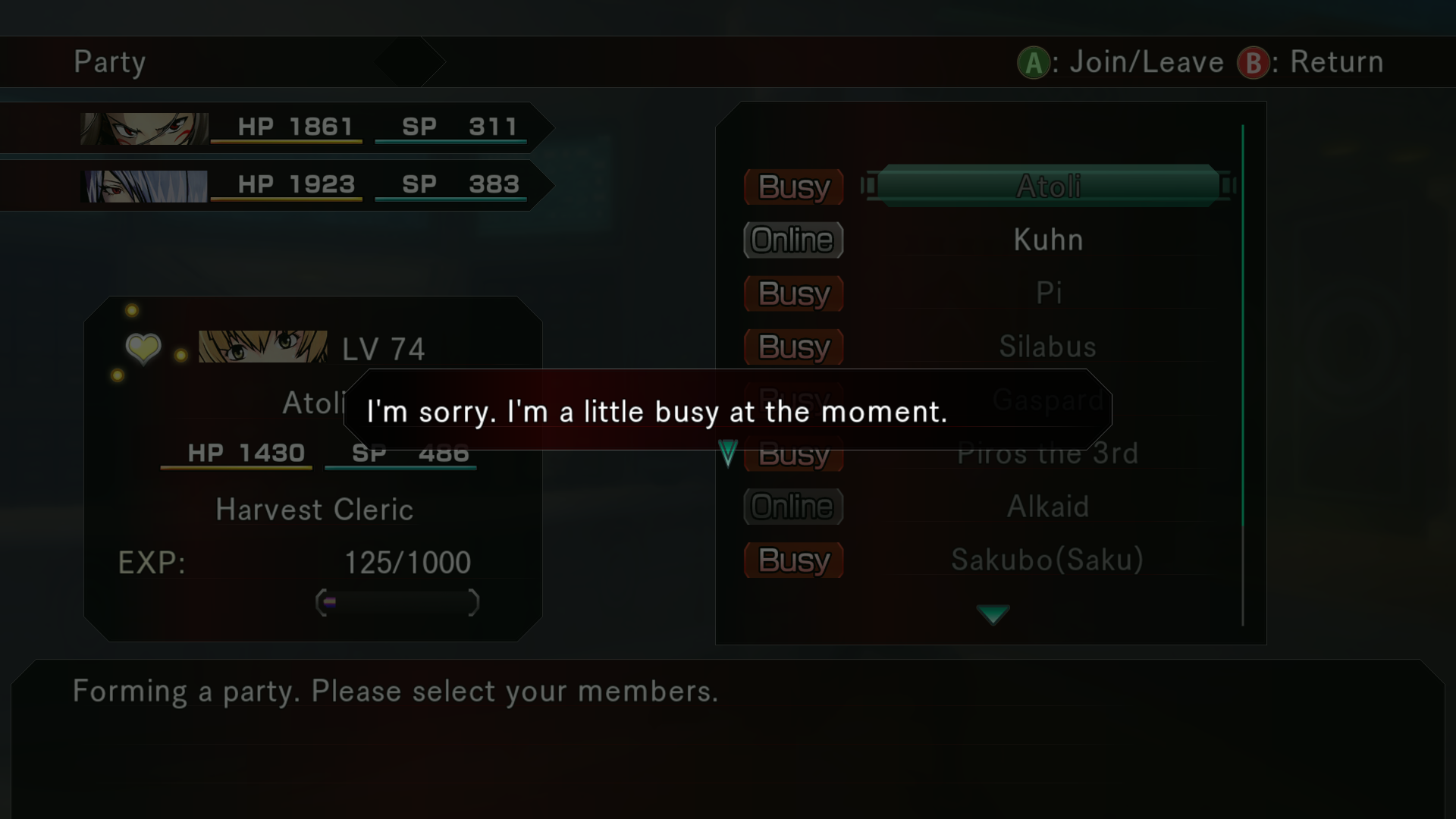1456x819 pixels.
Task: Dismiss the busy message dialogue box
Action: (726, 410)
